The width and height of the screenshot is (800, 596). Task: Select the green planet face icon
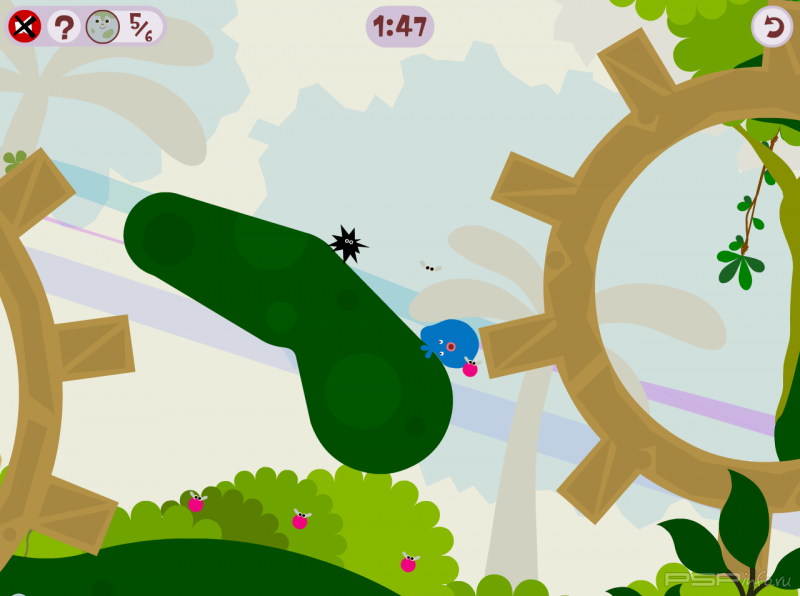[102, 26]
